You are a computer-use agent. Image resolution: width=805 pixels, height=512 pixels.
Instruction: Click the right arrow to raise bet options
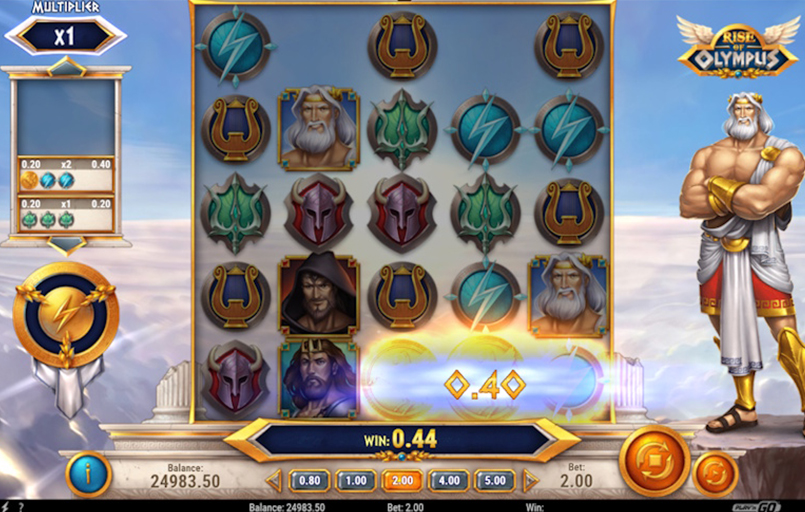530,481
